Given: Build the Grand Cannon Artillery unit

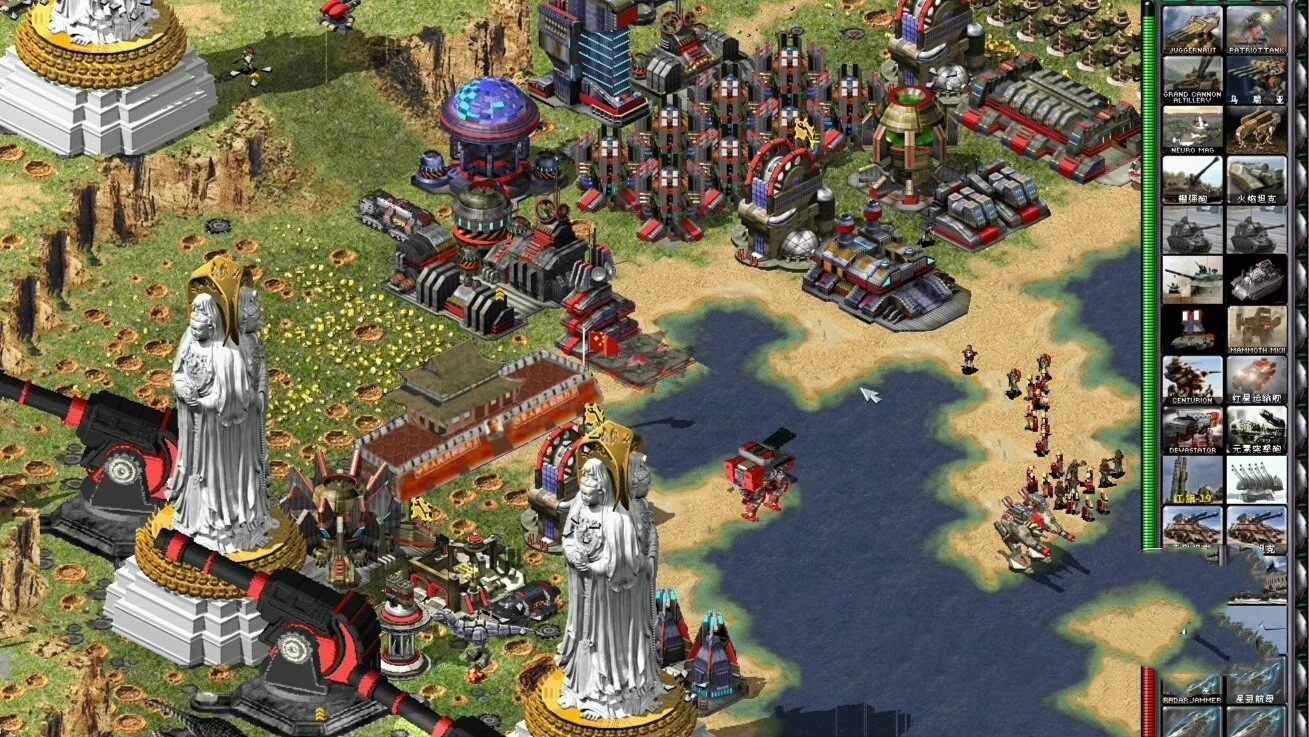Looking at the screenshot, I should 1192,79.
